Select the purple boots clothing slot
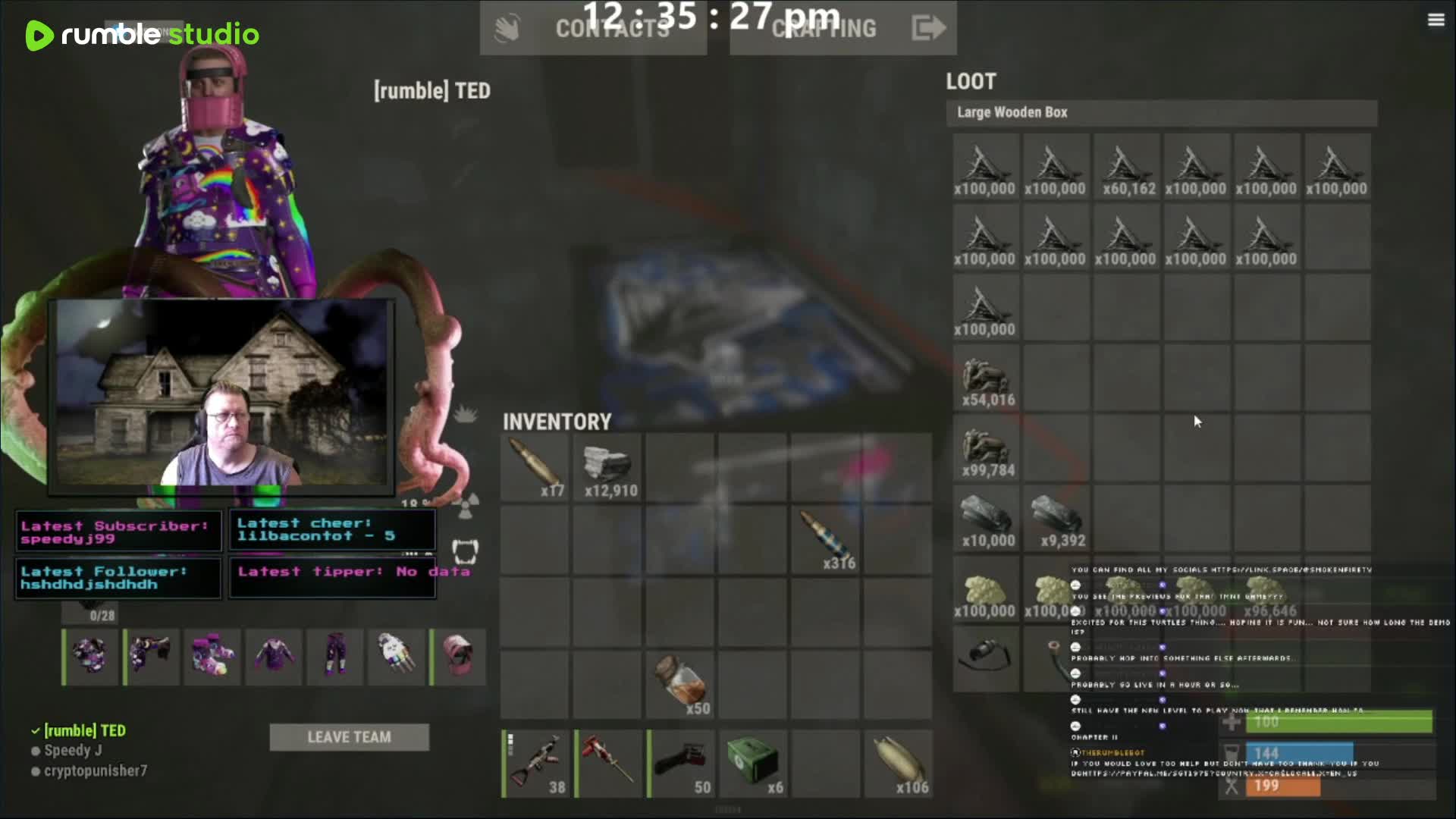The height and width of the screenshot is (819, 1456). (x=212, y=656)
